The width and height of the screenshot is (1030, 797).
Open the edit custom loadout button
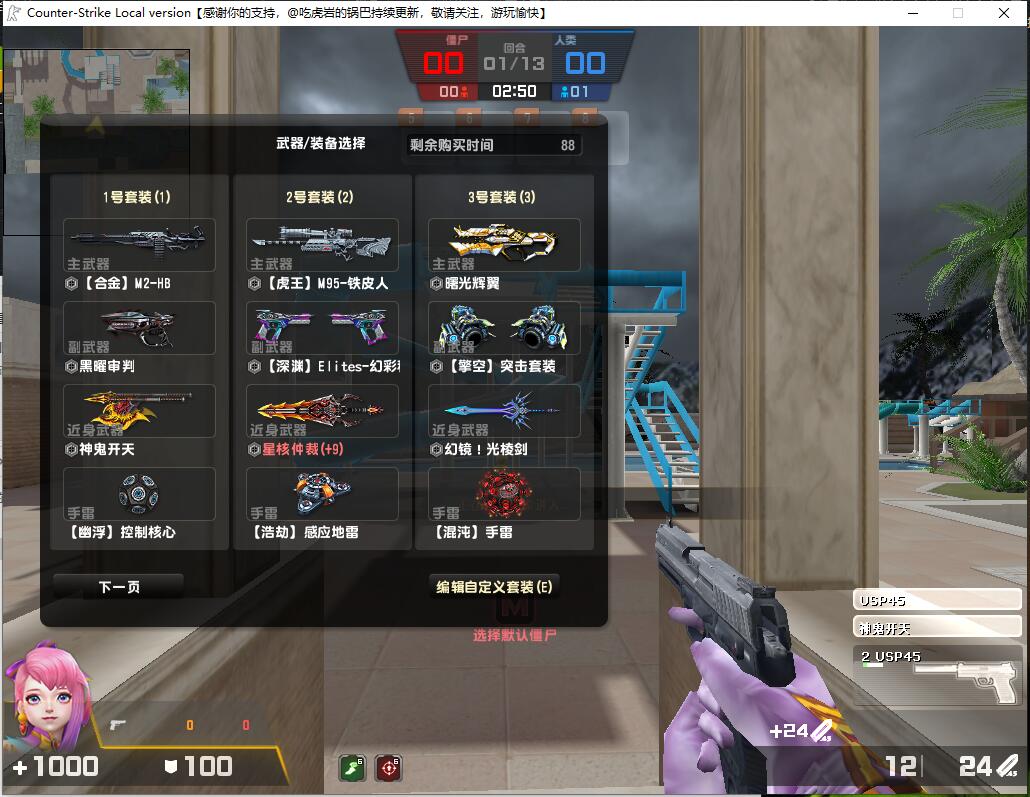(x=494, y=587)
